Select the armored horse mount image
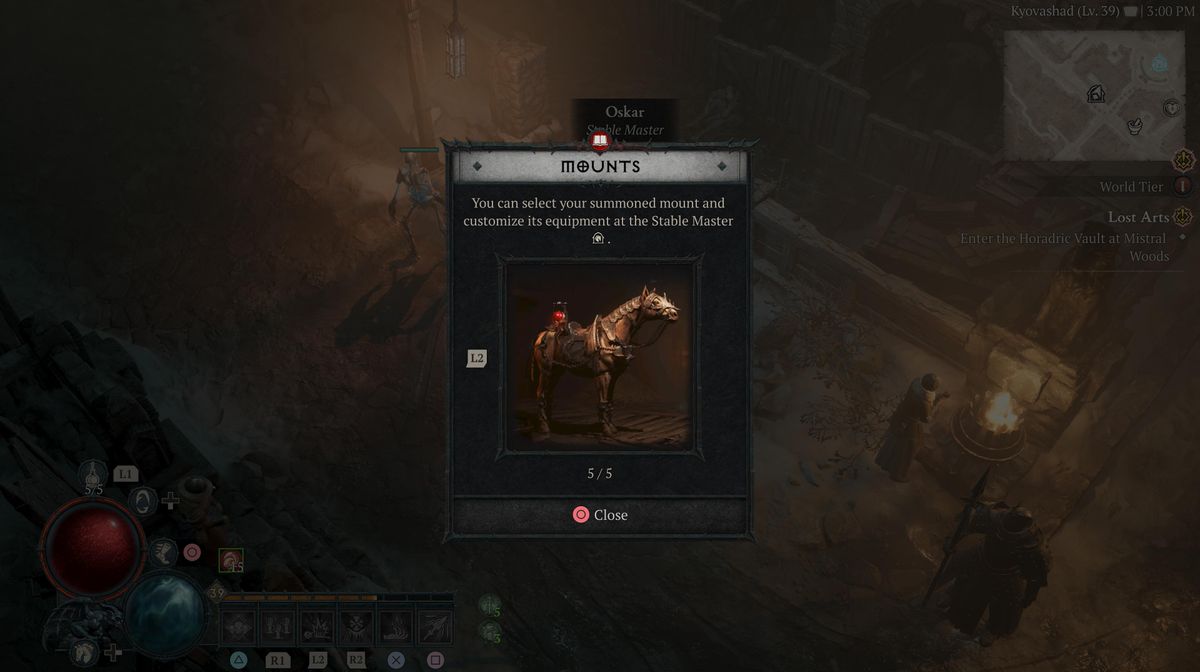The image size is (1200, 672). pos(600,356)
